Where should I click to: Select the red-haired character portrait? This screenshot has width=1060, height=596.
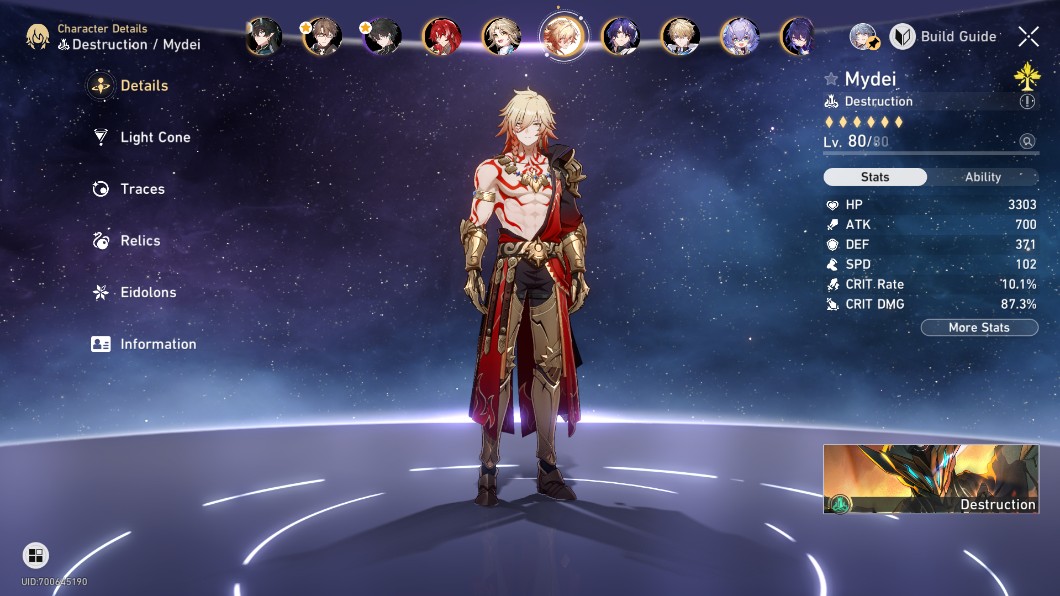tap(441, 36)
